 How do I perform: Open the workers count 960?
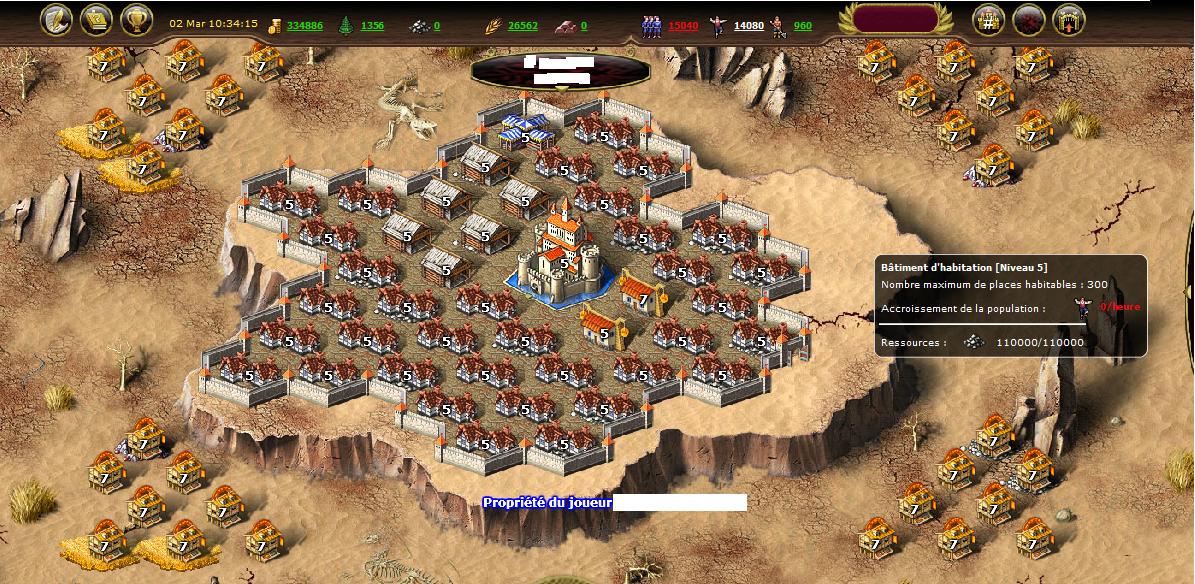(x=802, y=25)
